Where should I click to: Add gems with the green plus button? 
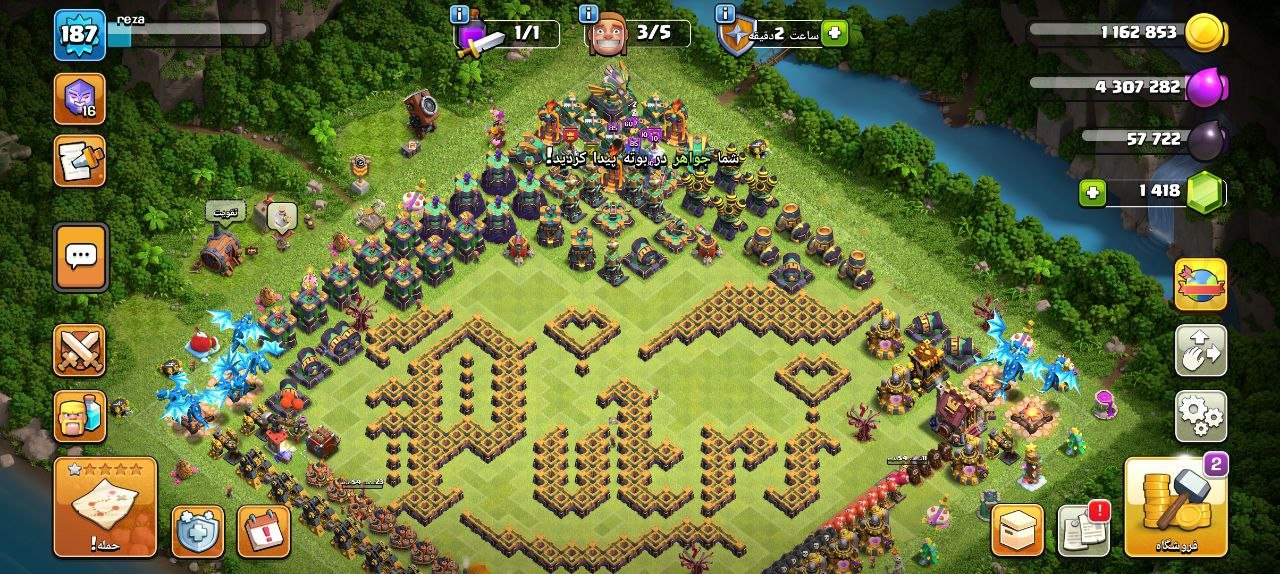[1093, 192]
